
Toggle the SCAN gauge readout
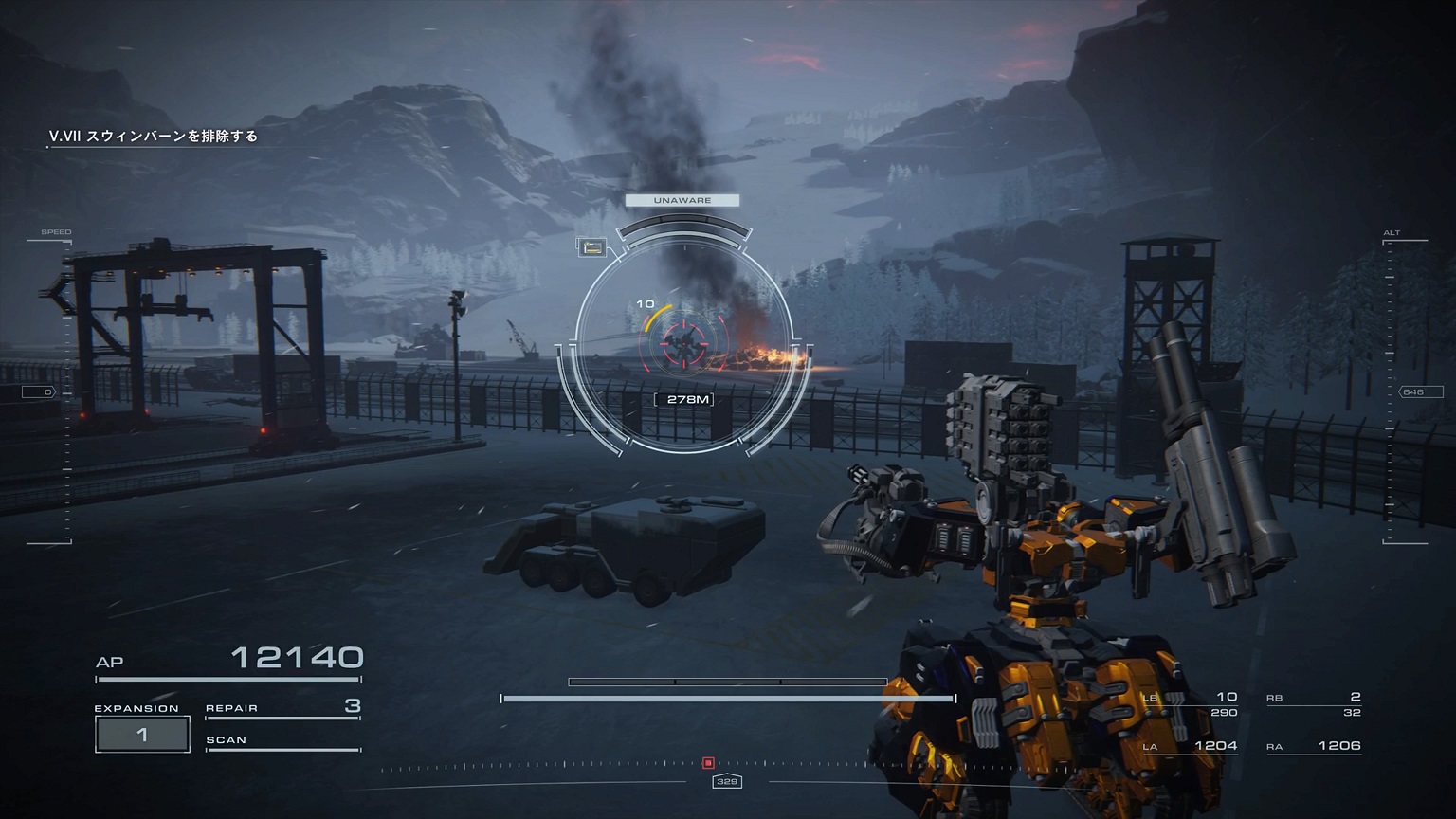tap(227, 739)
